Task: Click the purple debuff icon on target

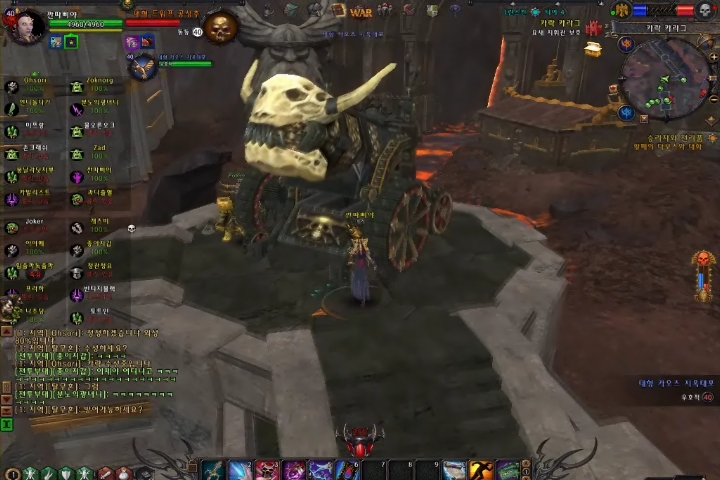Action: tap(131, 43)
